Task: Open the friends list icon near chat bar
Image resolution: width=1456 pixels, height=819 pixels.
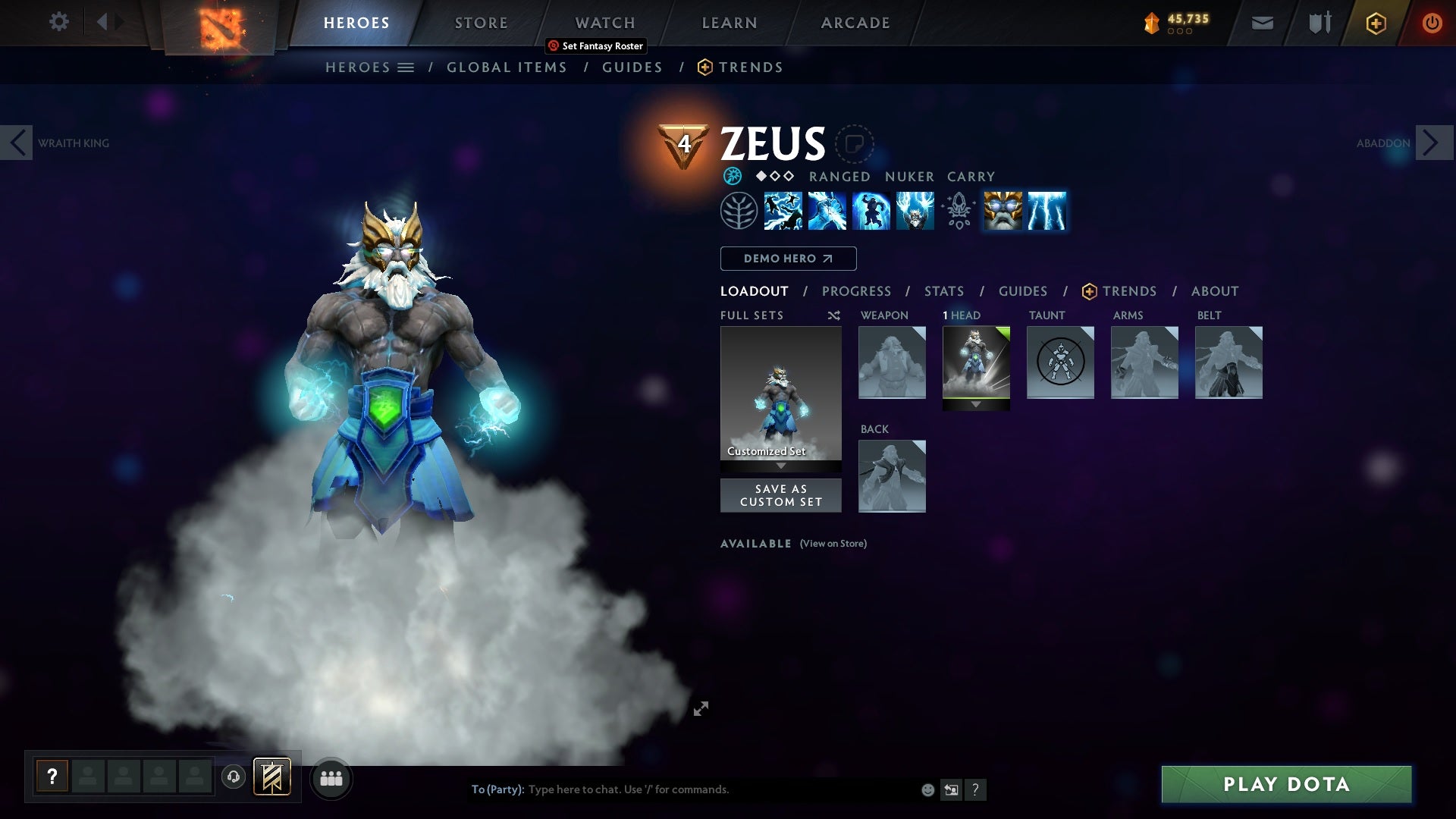Action: click(331, 777)
